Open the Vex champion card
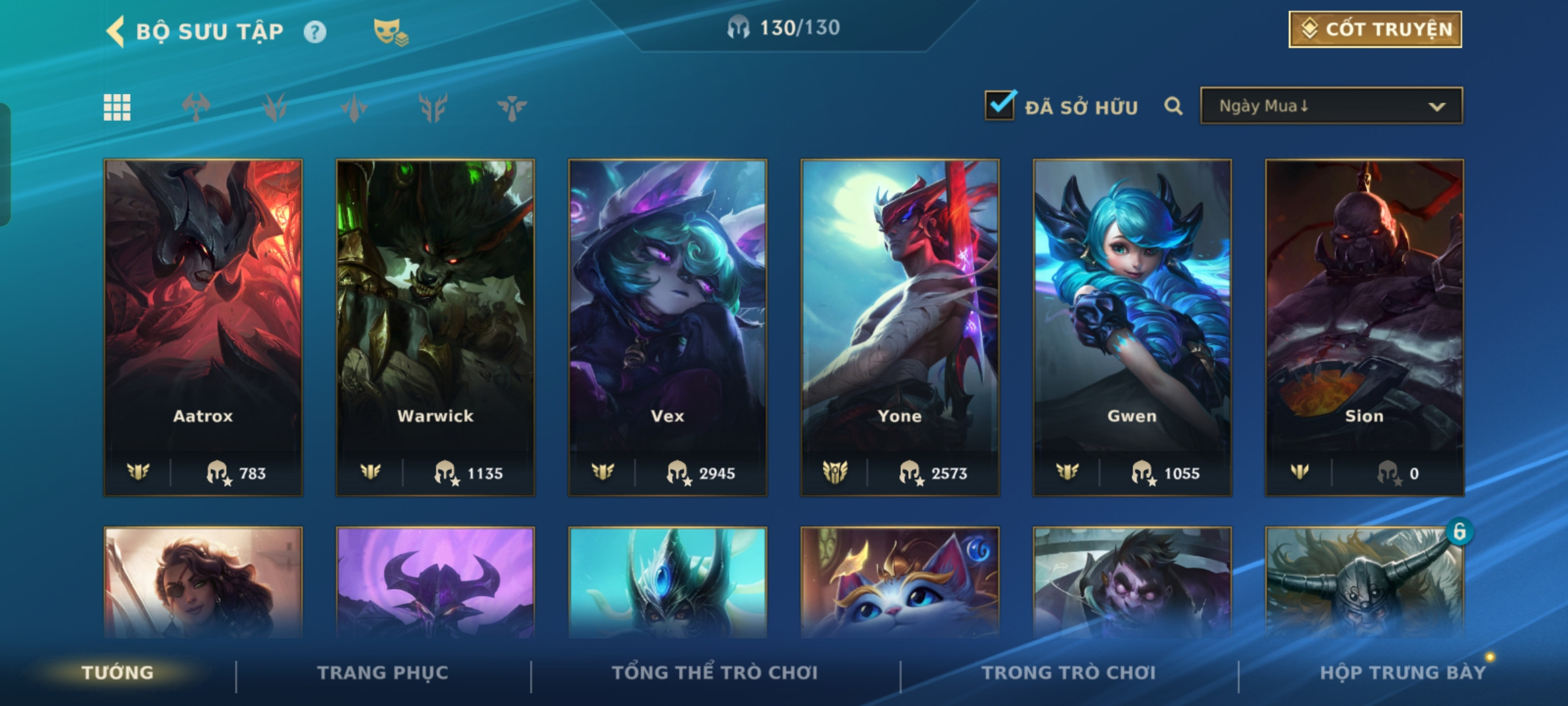The image size is (1568, 706). [668, 327]
